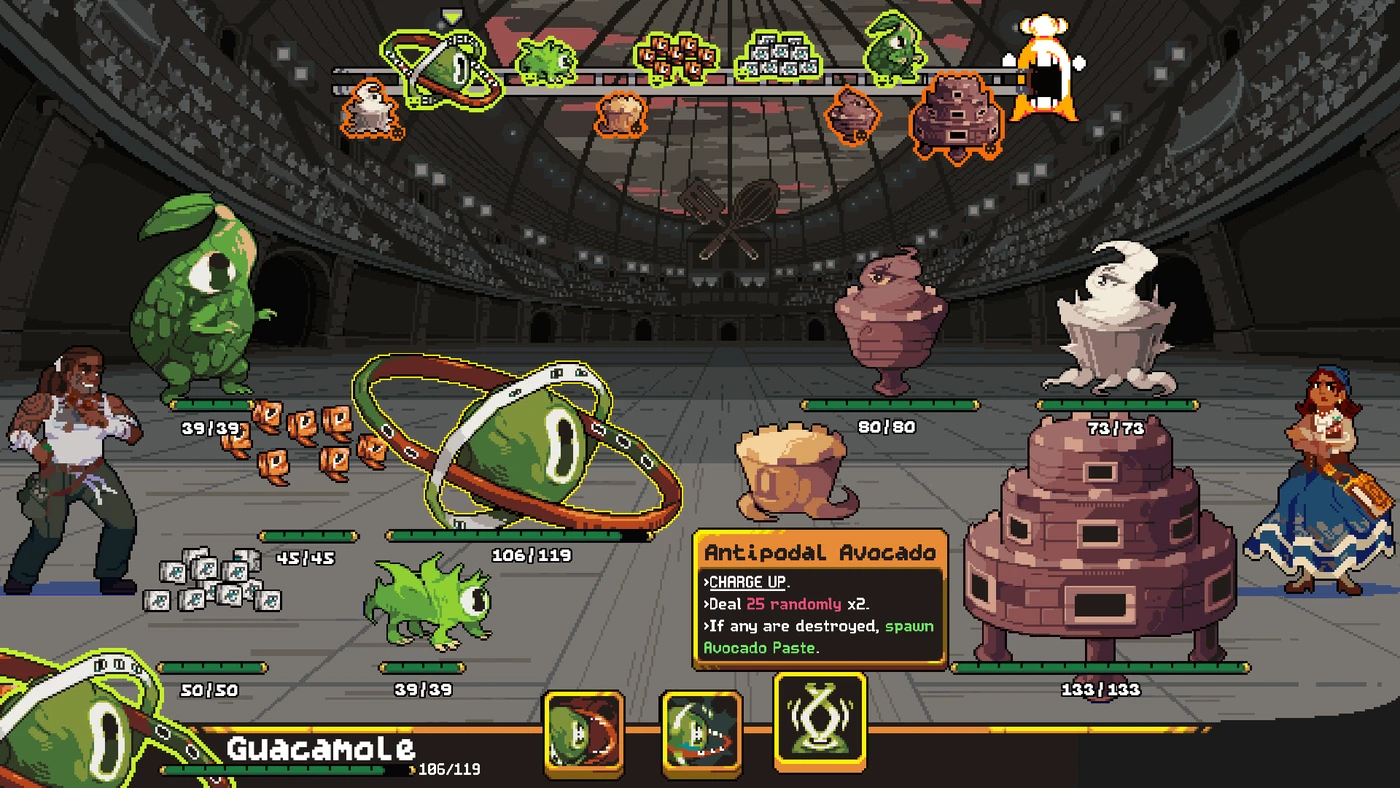
Task: Select the Antipodal Avocado ability icon
Action: click(820, 722)
